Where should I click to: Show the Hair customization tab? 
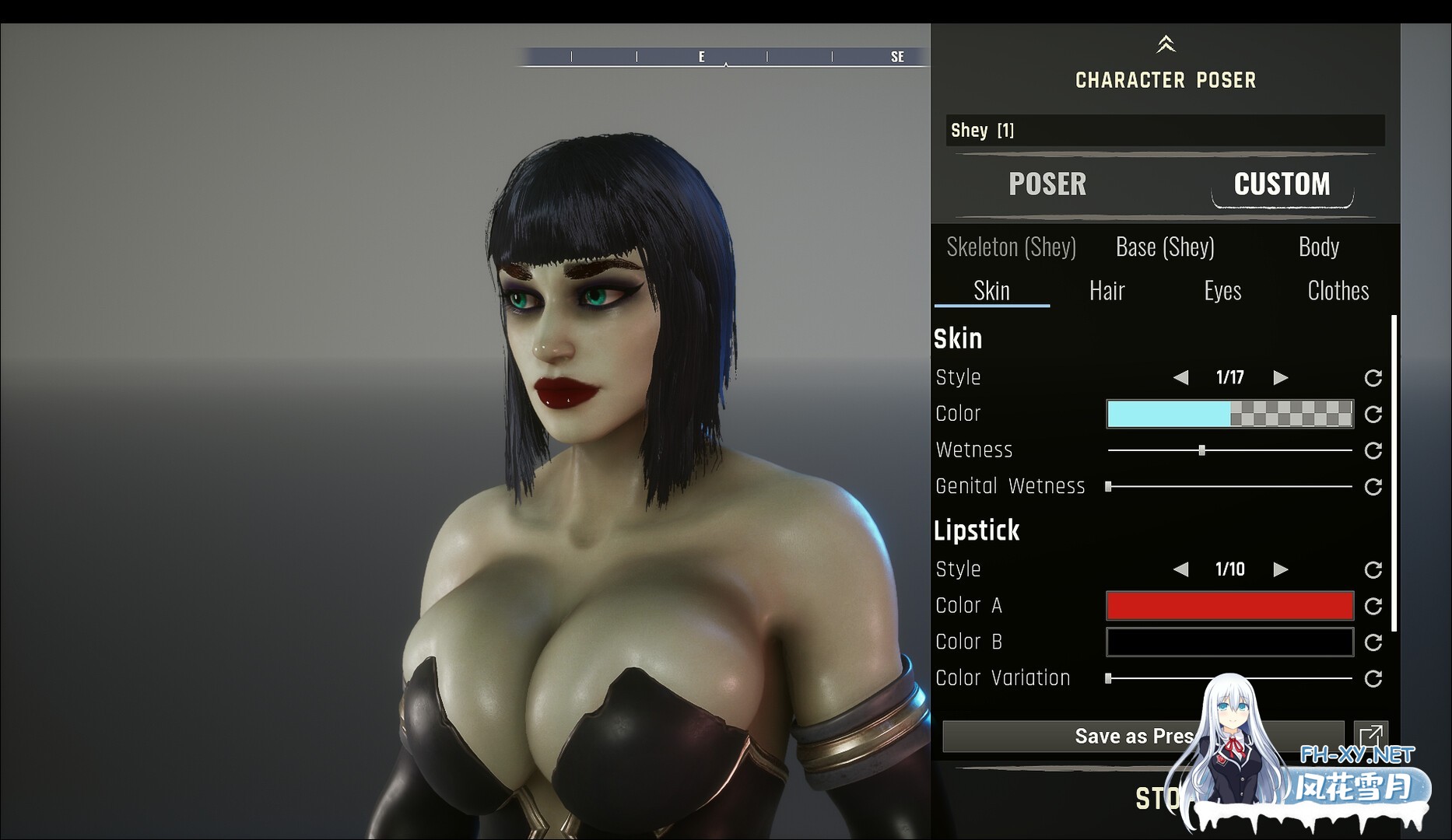tap(1107, 291)
